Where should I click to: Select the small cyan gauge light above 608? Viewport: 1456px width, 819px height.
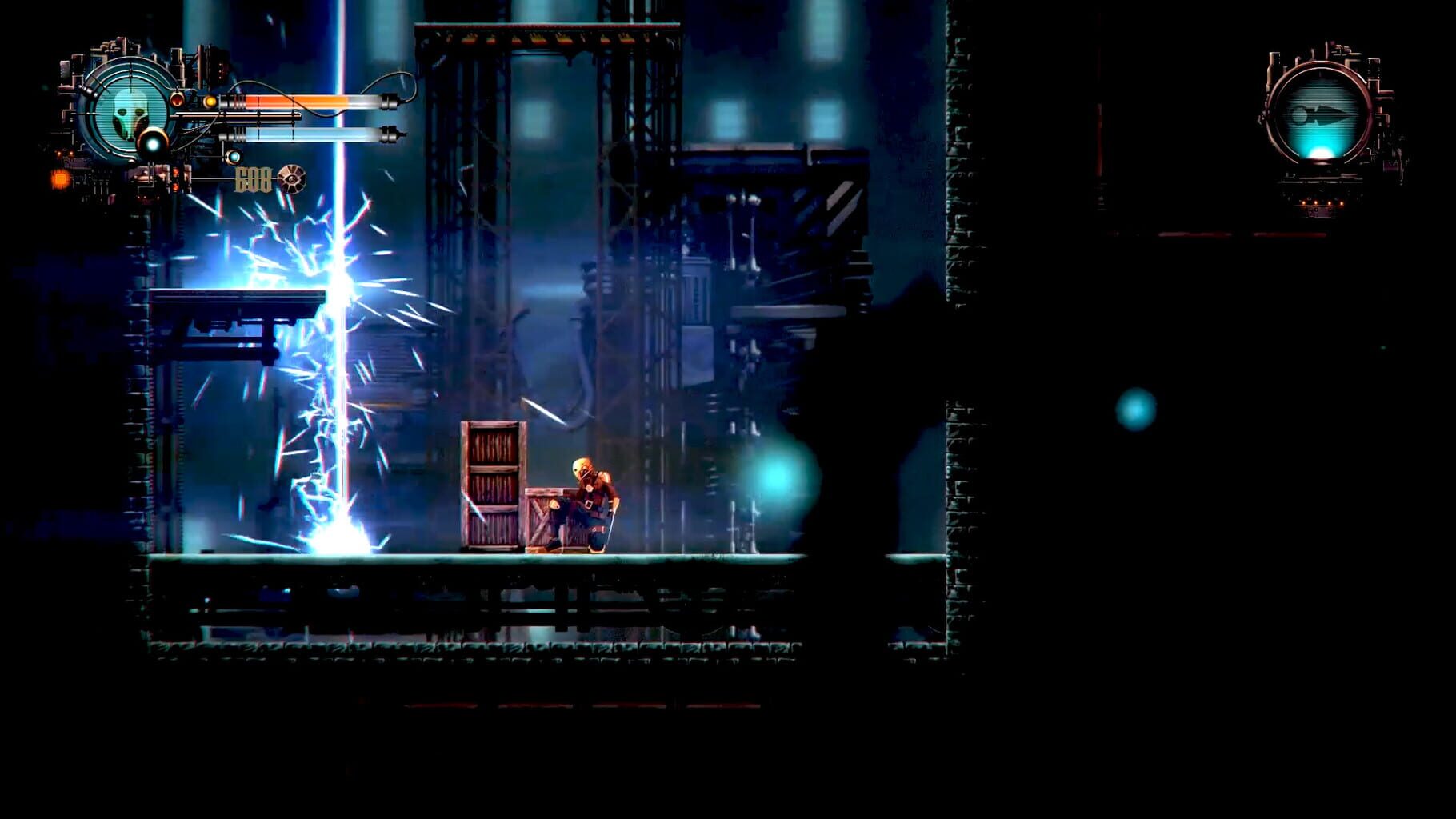coord(234,158)
